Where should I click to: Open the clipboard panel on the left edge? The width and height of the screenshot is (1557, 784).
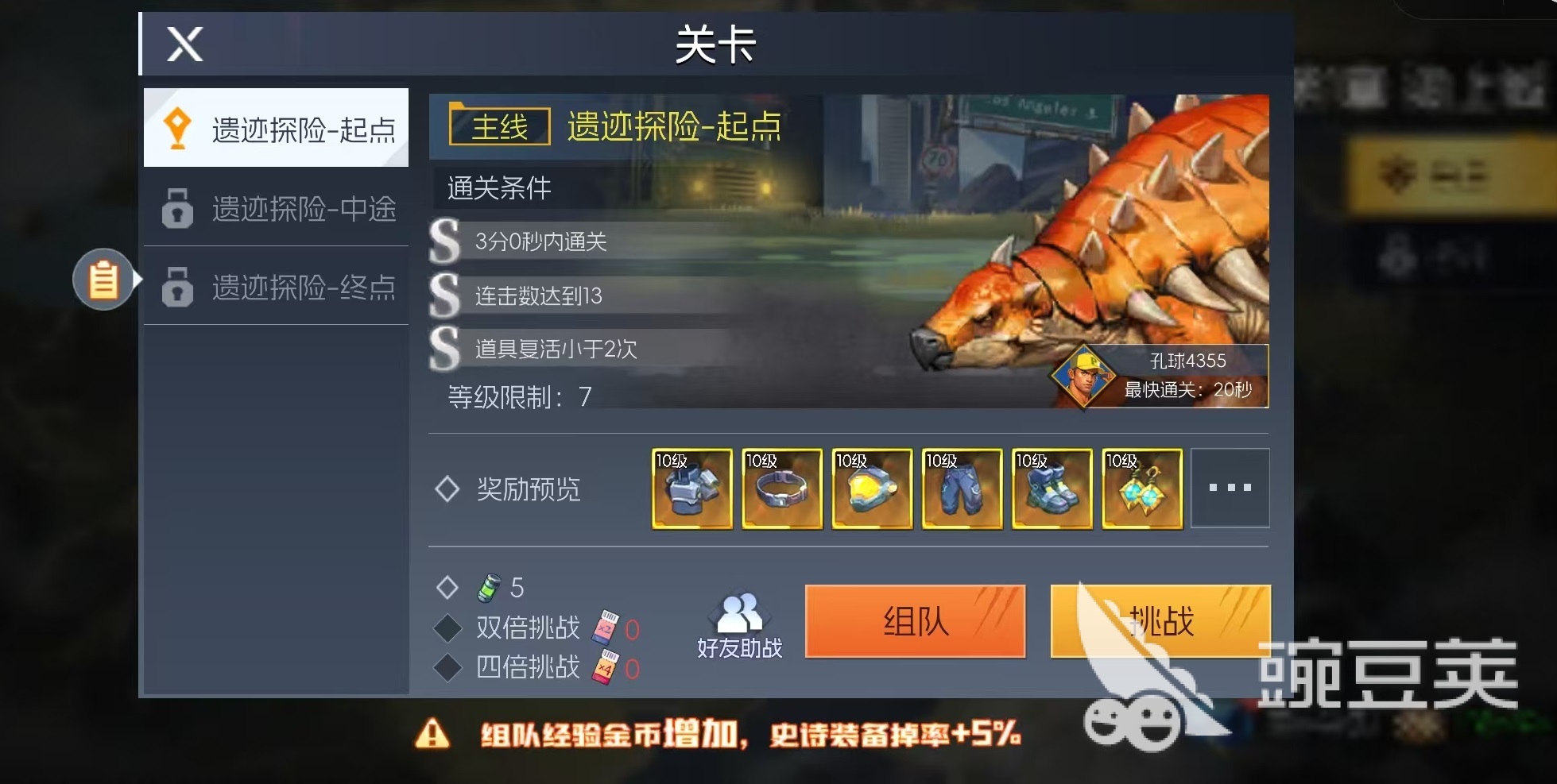coord(102,280)
